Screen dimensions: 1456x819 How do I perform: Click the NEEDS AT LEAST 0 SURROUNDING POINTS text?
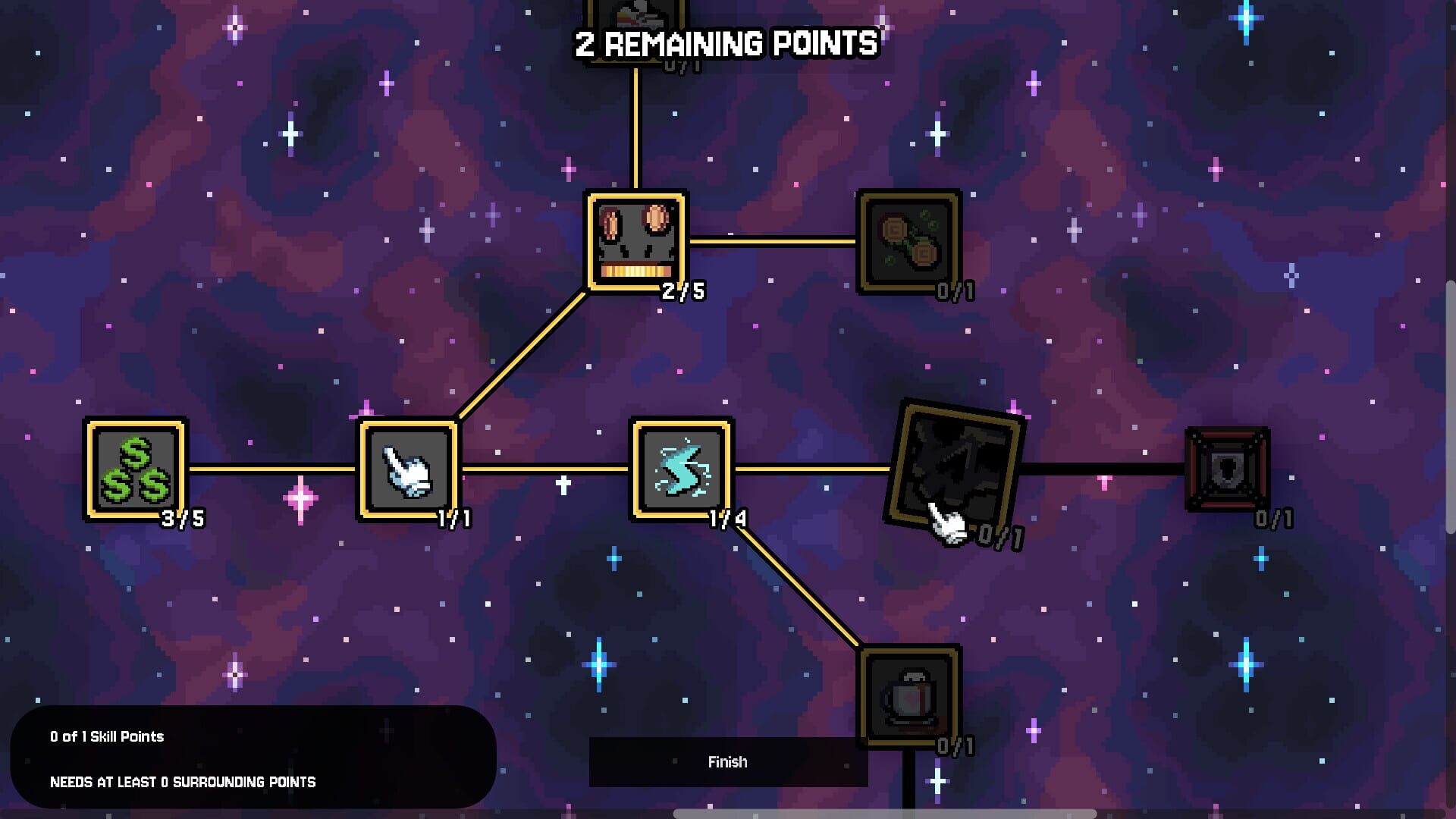click(182, 781)
